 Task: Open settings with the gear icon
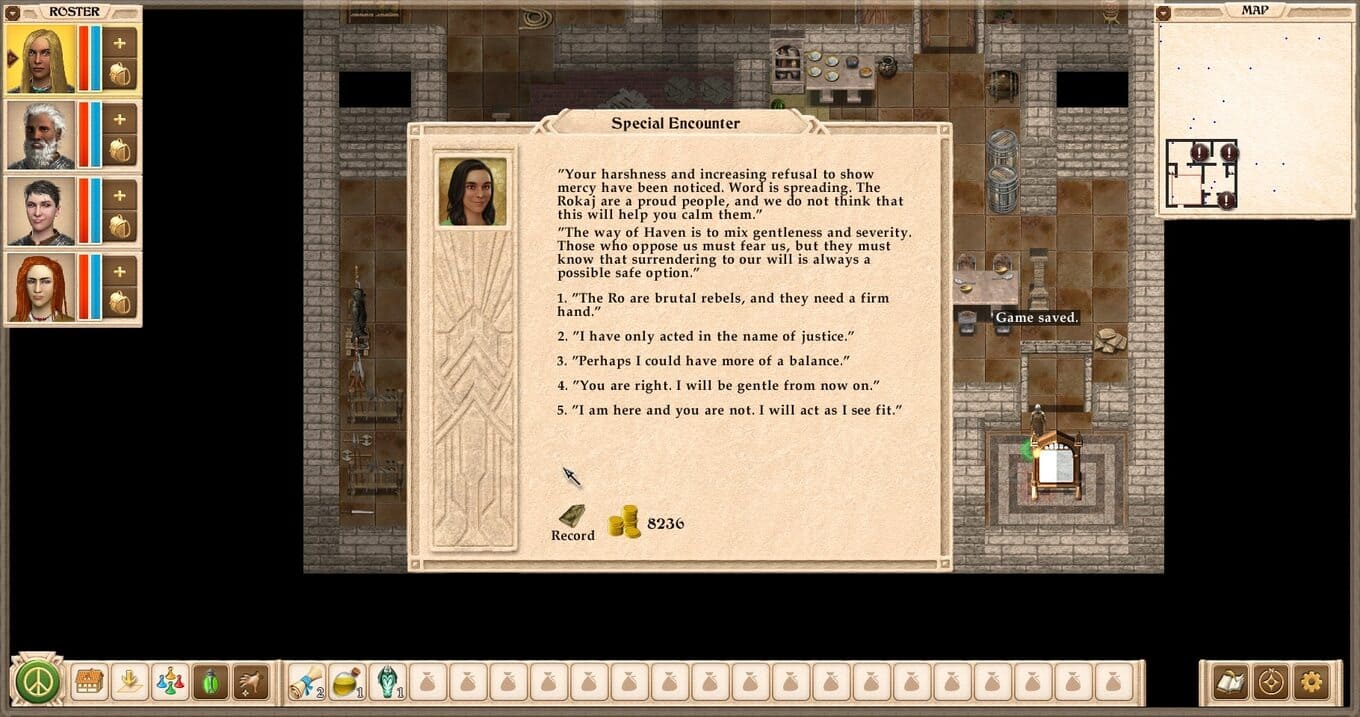tap(1312, 682)
